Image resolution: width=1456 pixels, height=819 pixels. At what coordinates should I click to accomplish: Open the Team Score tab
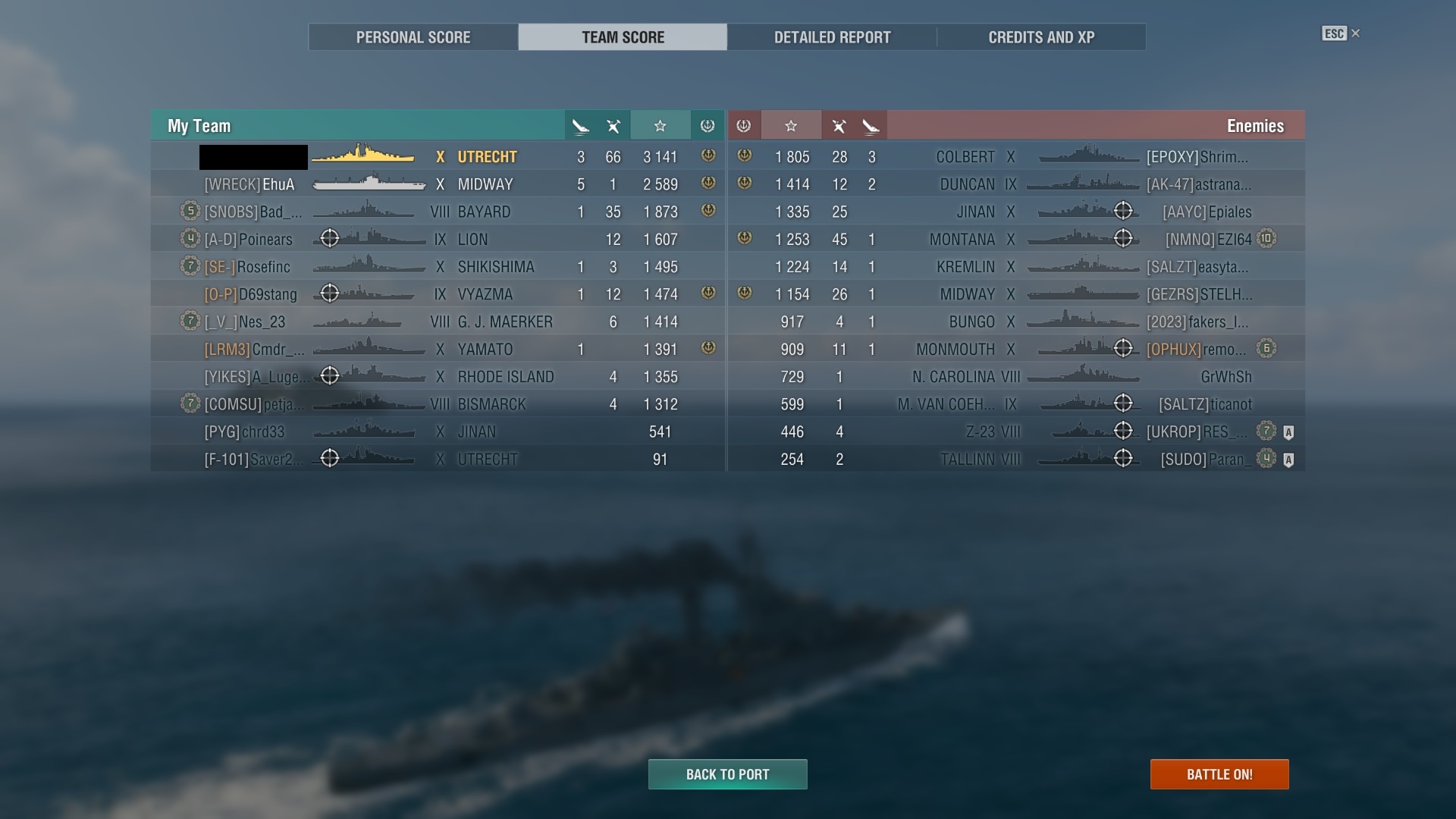coord(623,37)
